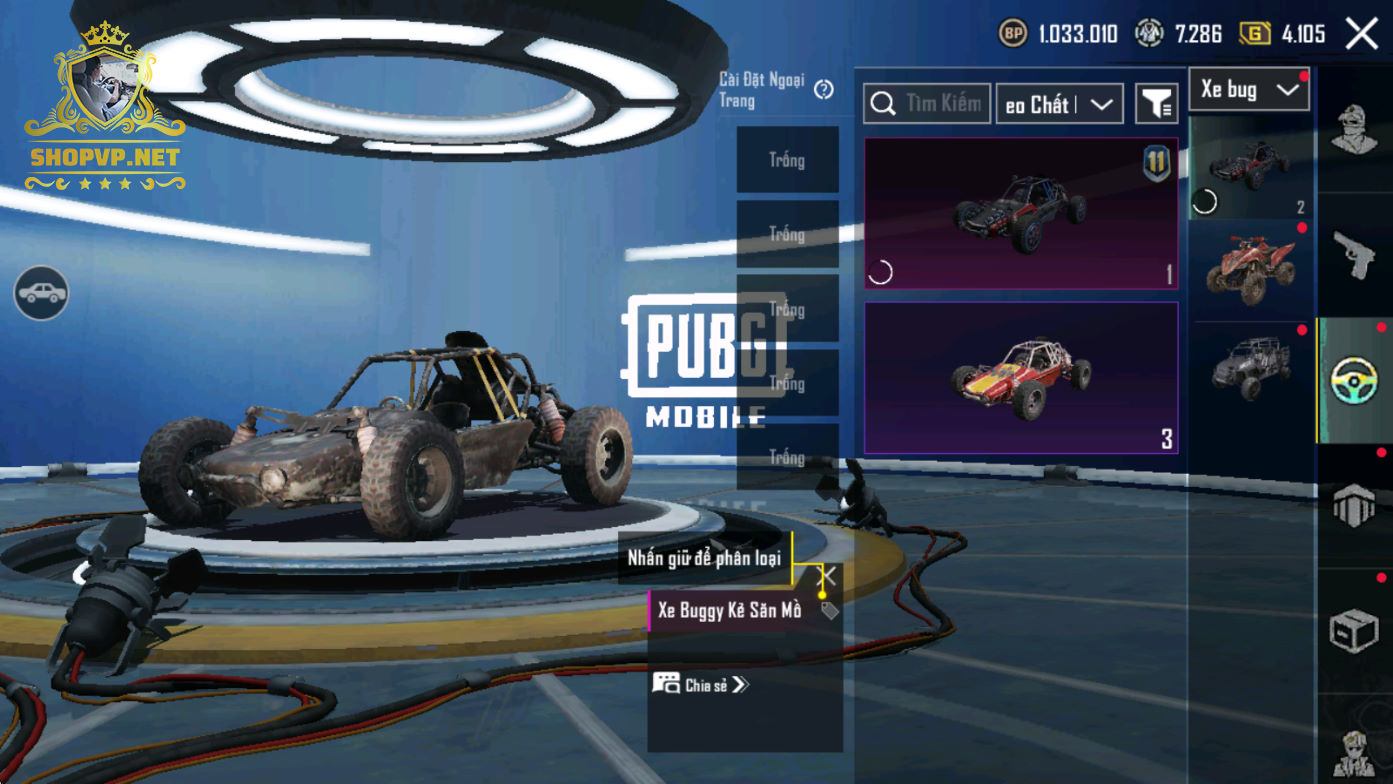Expand the Xe bug vehicle type dropdown

tap(1249, 90)
